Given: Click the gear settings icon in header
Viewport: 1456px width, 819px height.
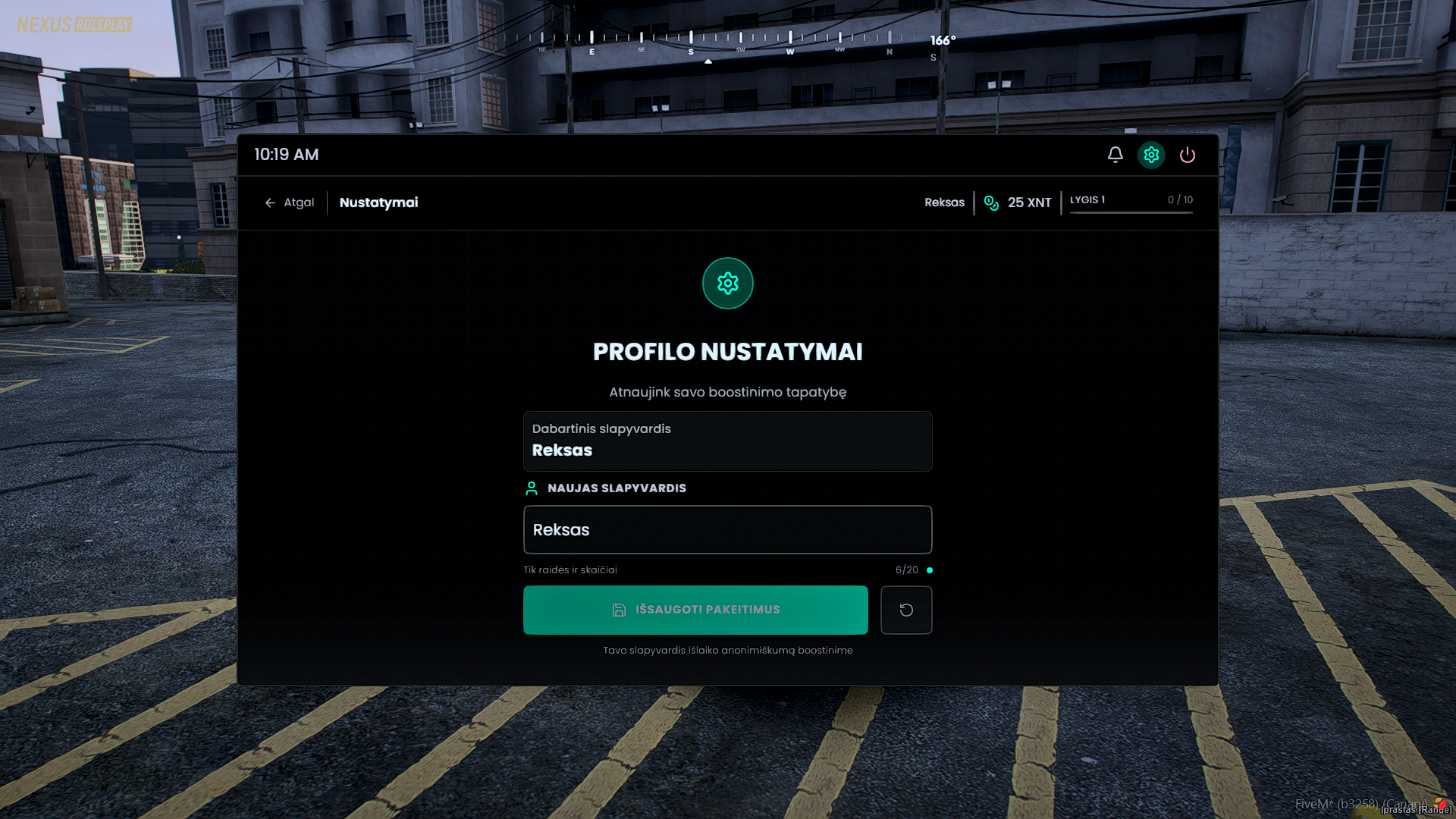Looking at the screenshot, I should 1151,155.
